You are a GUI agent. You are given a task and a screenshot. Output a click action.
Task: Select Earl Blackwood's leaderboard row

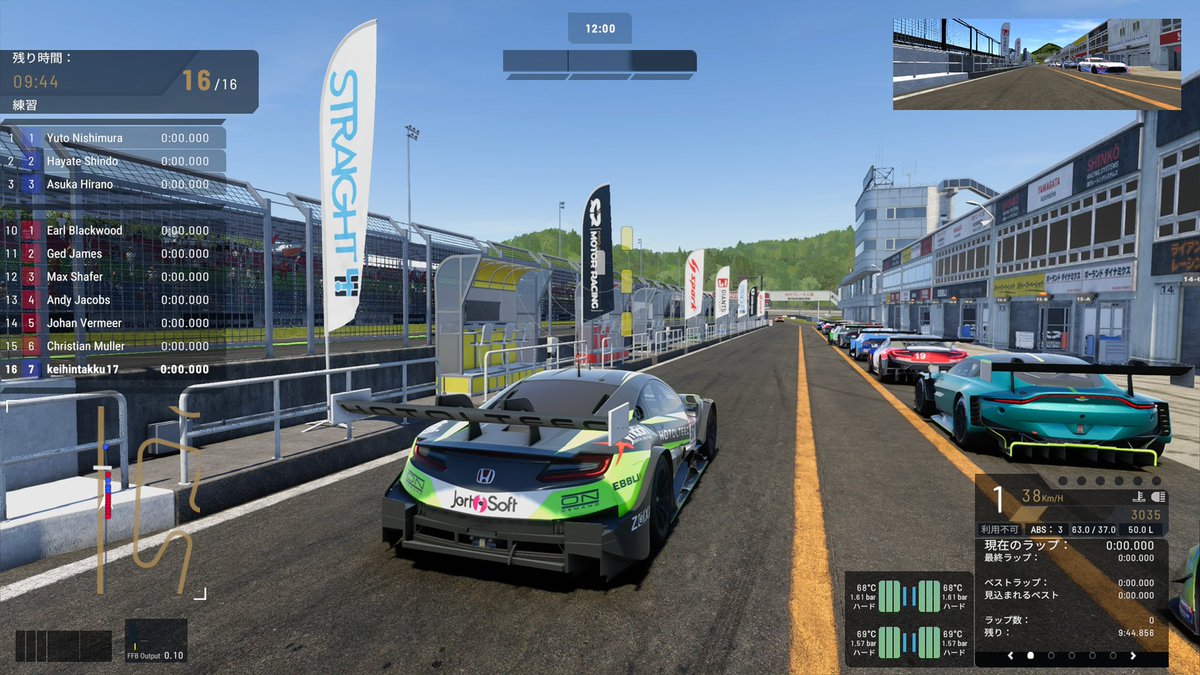click(x=115, y=231)
